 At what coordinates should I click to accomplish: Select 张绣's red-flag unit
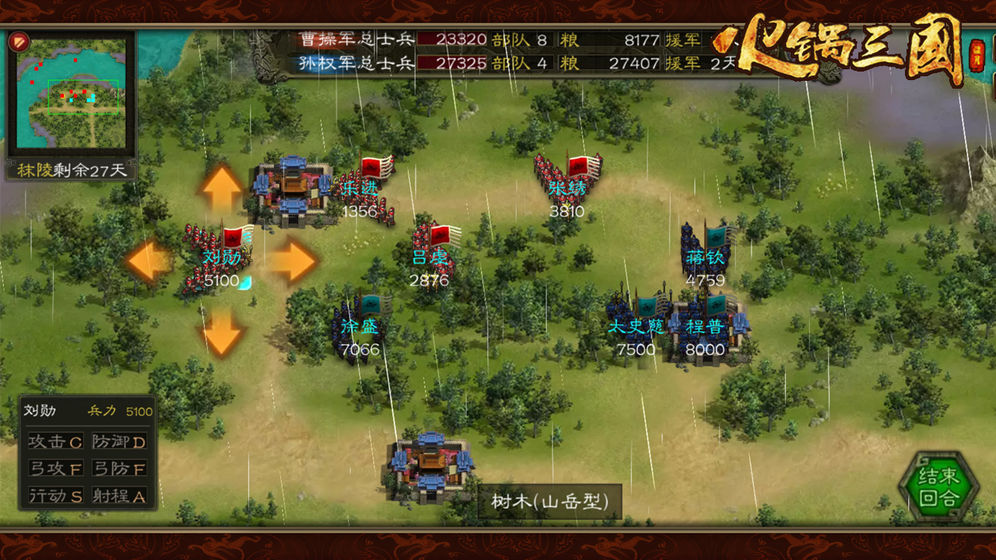(x=568, y=185)
